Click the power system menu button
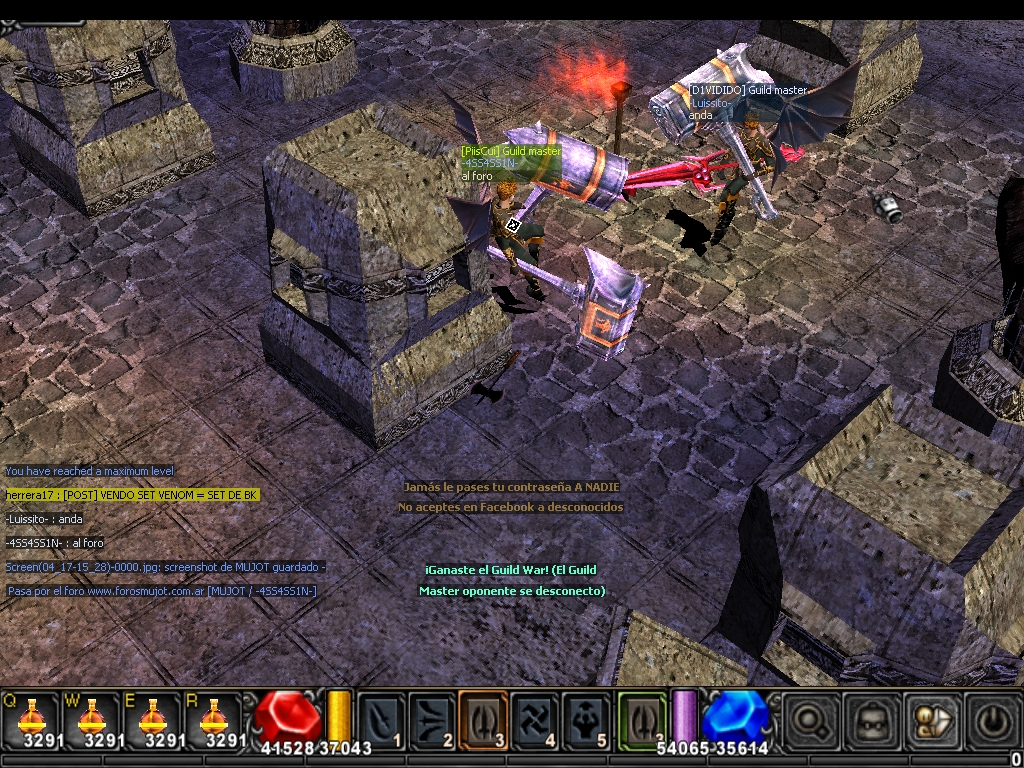Viewport: 1024px width, 768px height. (989, 720)
